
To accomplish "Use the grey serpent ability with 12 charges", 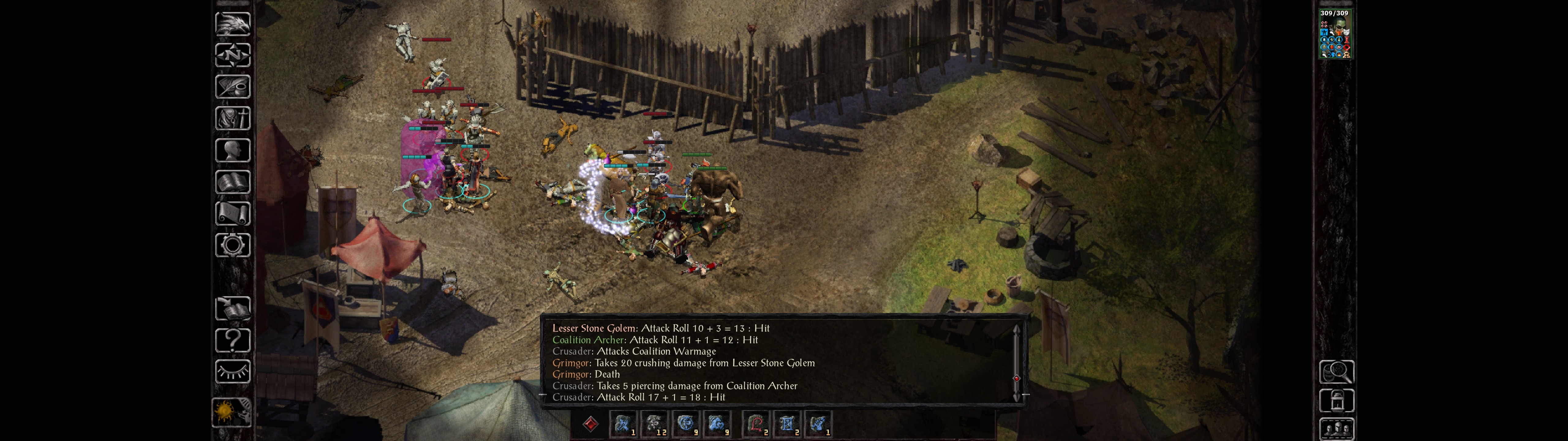I will click(654, 424).
